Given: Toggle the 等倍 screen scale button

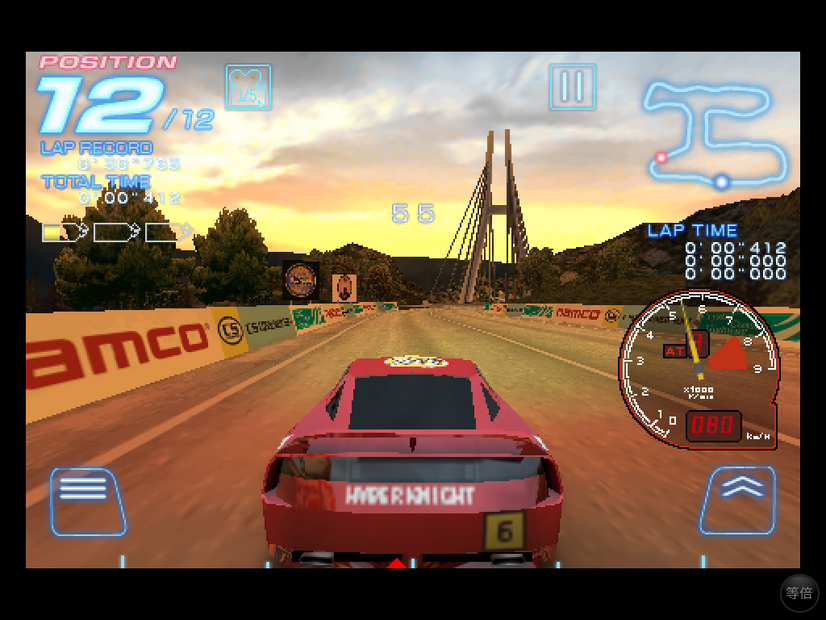Looking at the screenshot, I should 799,593.
